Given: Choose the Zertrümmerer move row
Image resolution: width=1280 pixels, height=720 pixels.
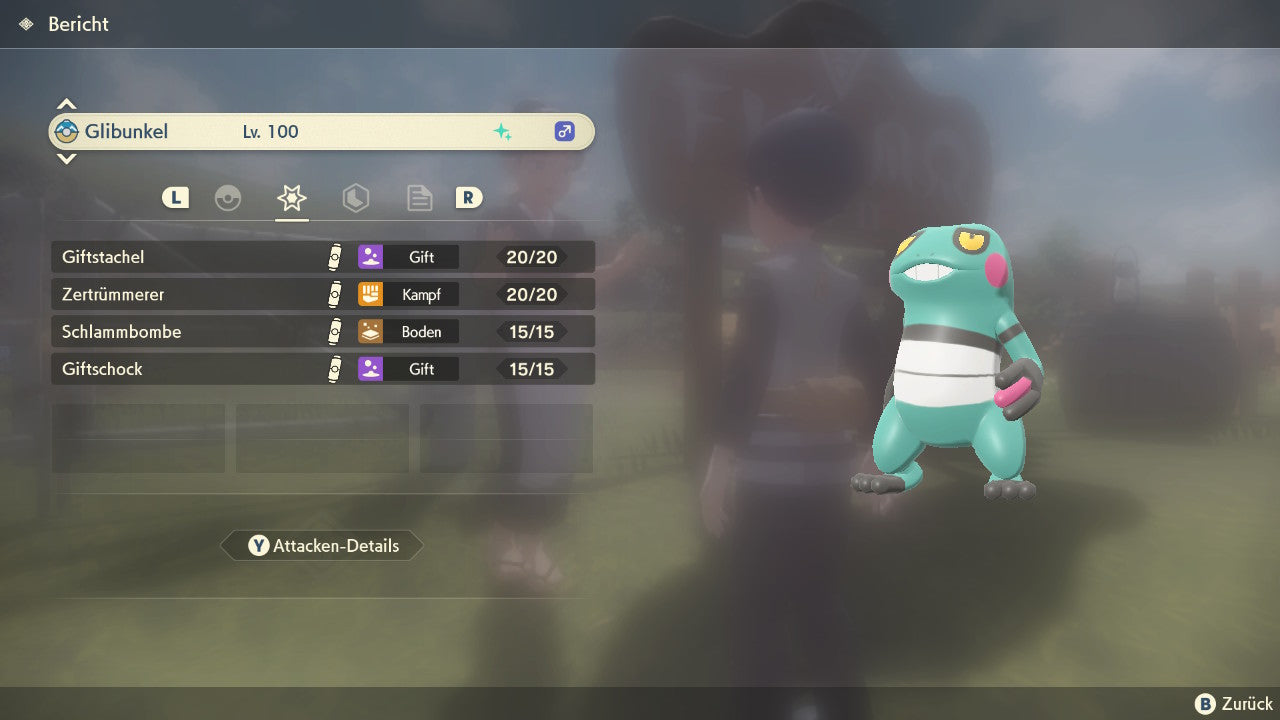Looking at the screenshot, I should 322,295.
